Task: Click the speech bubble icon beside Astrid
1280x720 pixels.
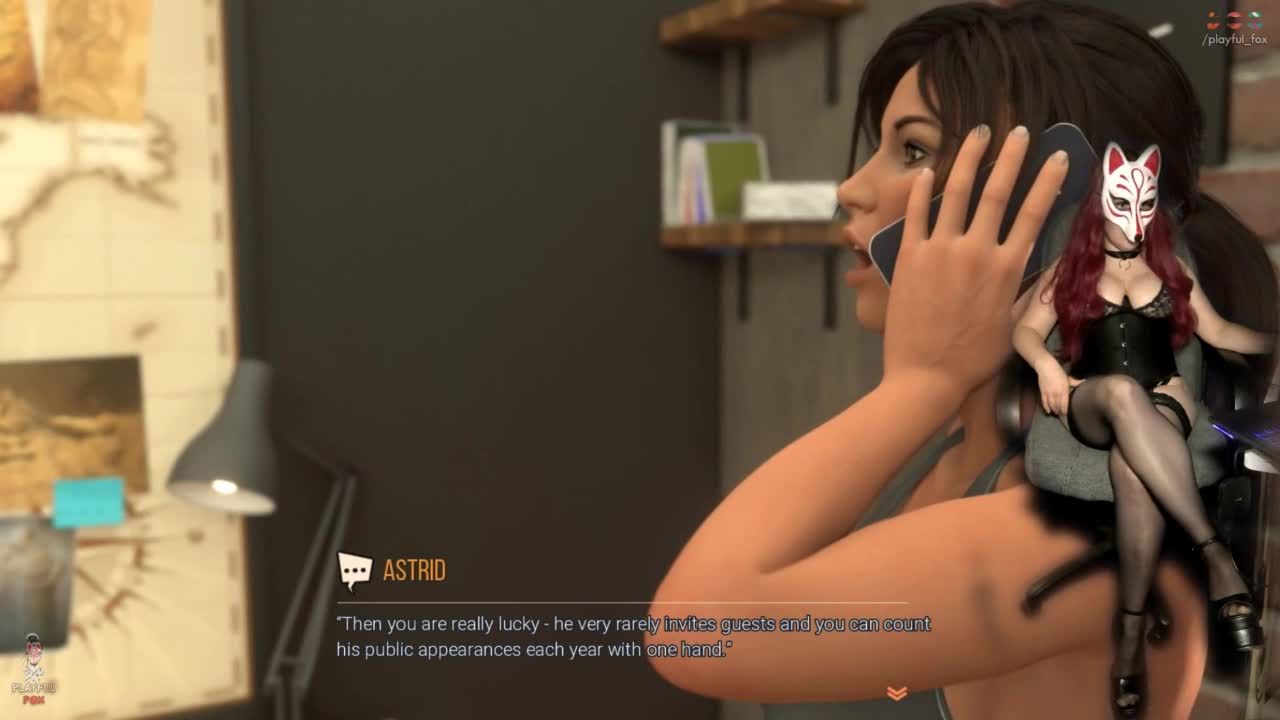Action: click(355, 570)
